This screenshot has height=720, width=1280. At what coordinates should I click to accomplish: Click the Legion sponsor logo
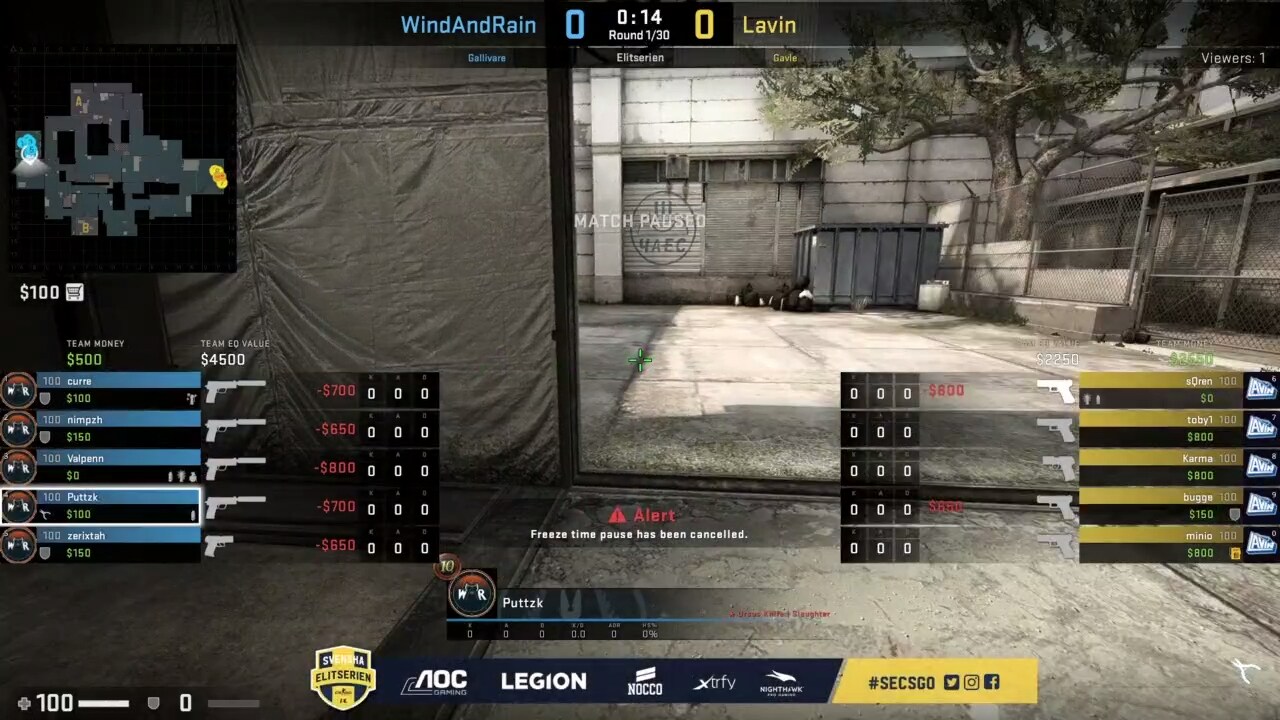[x=543, y=682]
